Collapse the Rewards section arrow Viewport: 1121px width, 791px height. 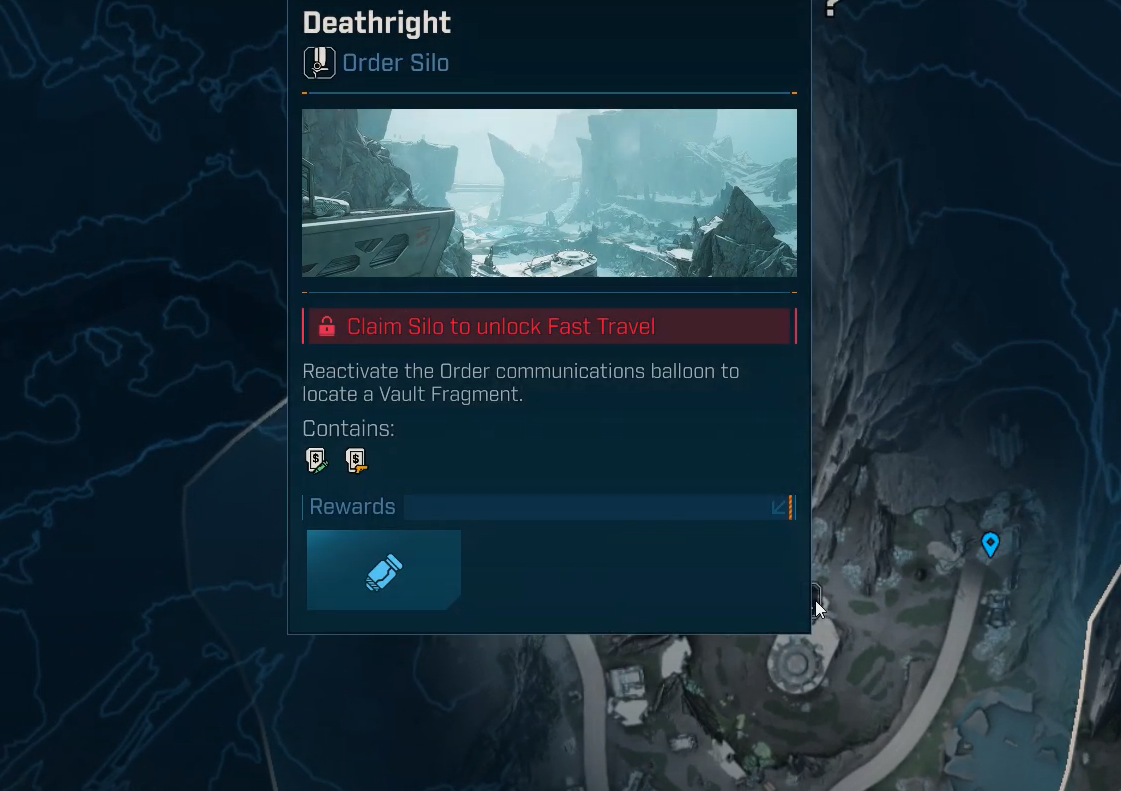779,507
